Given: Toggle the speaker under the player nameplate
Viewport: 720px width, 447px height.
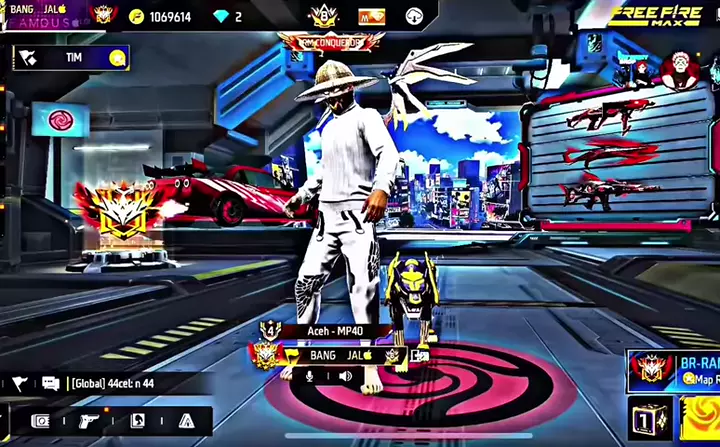Looking at the screenshot, I should click(x=345, y=376).
